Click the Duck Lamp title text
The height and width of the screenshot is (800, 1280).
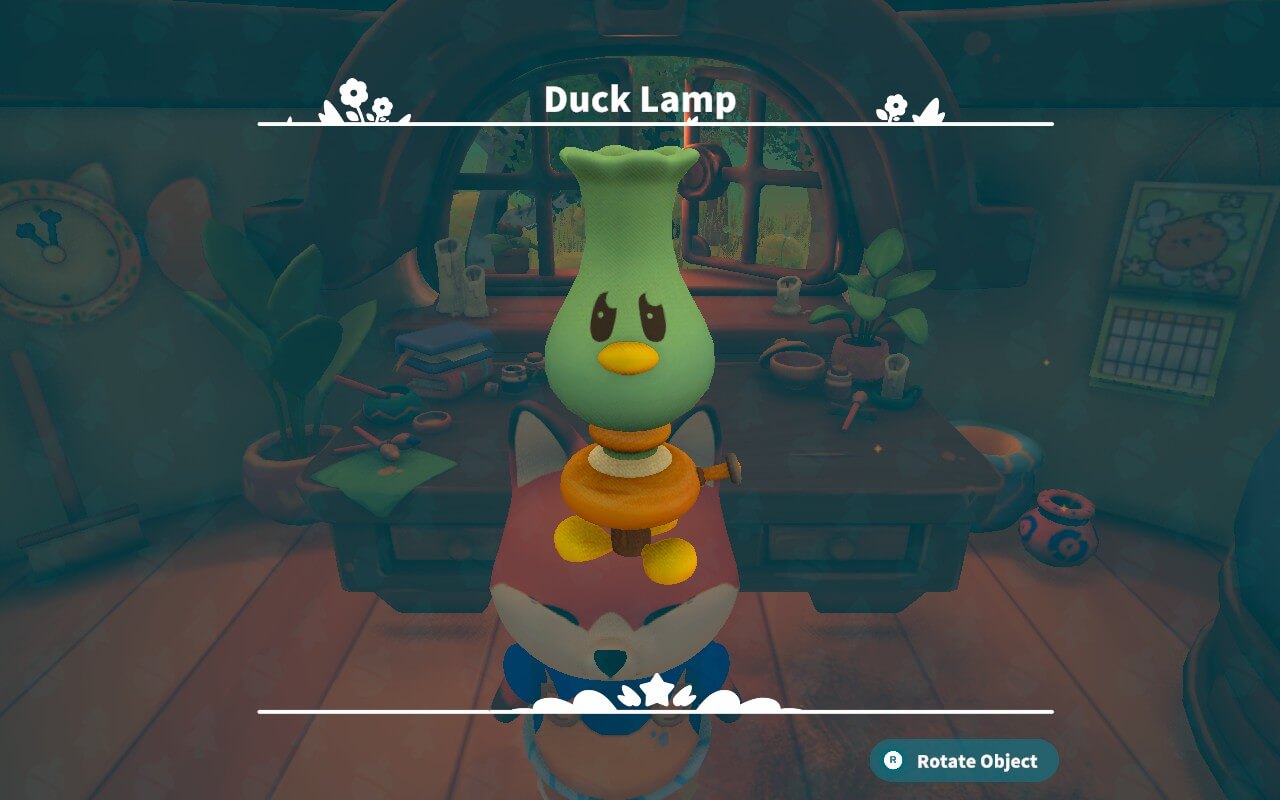pyautogui.click(x=640, y=100)
